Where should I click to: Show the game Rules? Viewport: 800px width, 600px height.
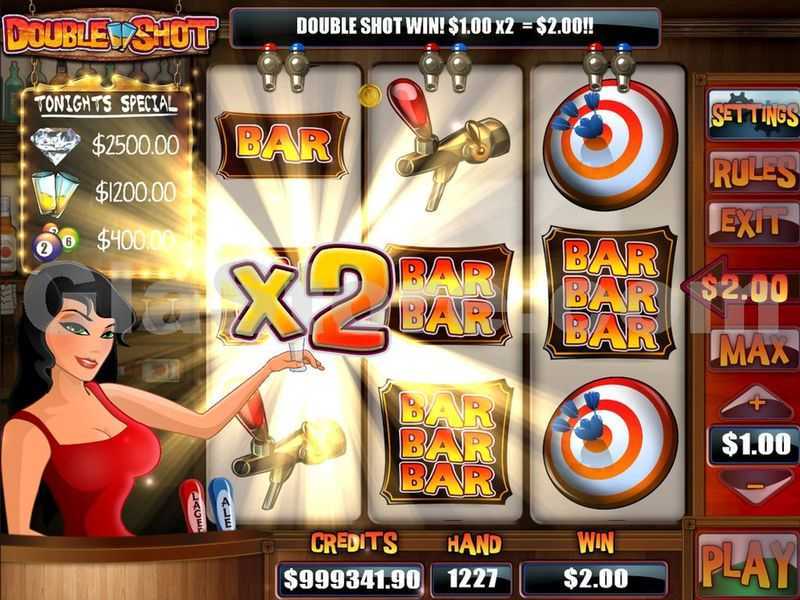[753, 172]
